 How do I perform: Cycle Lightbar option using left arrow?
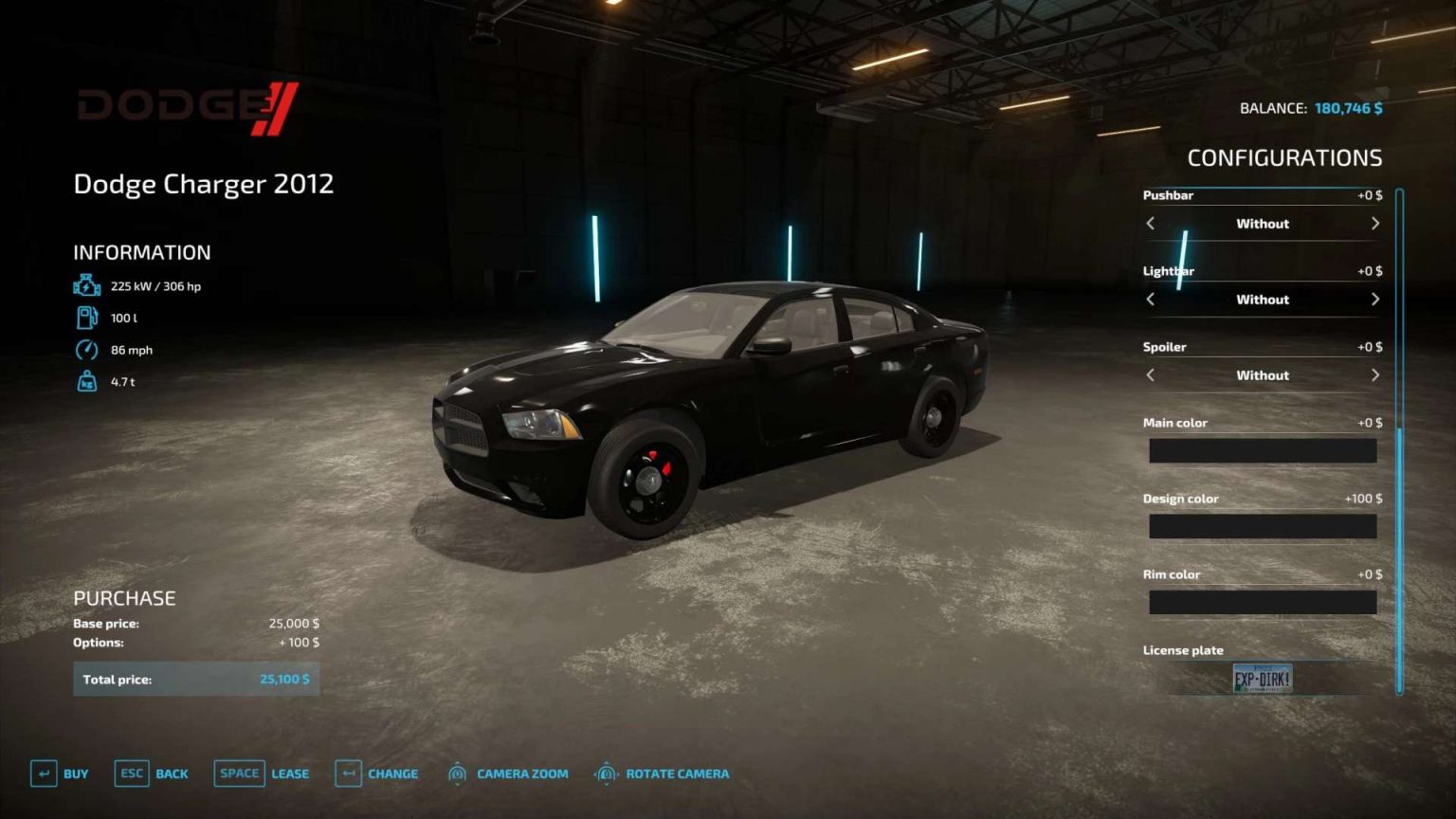pyautogui.click(x=1149, y=300)
